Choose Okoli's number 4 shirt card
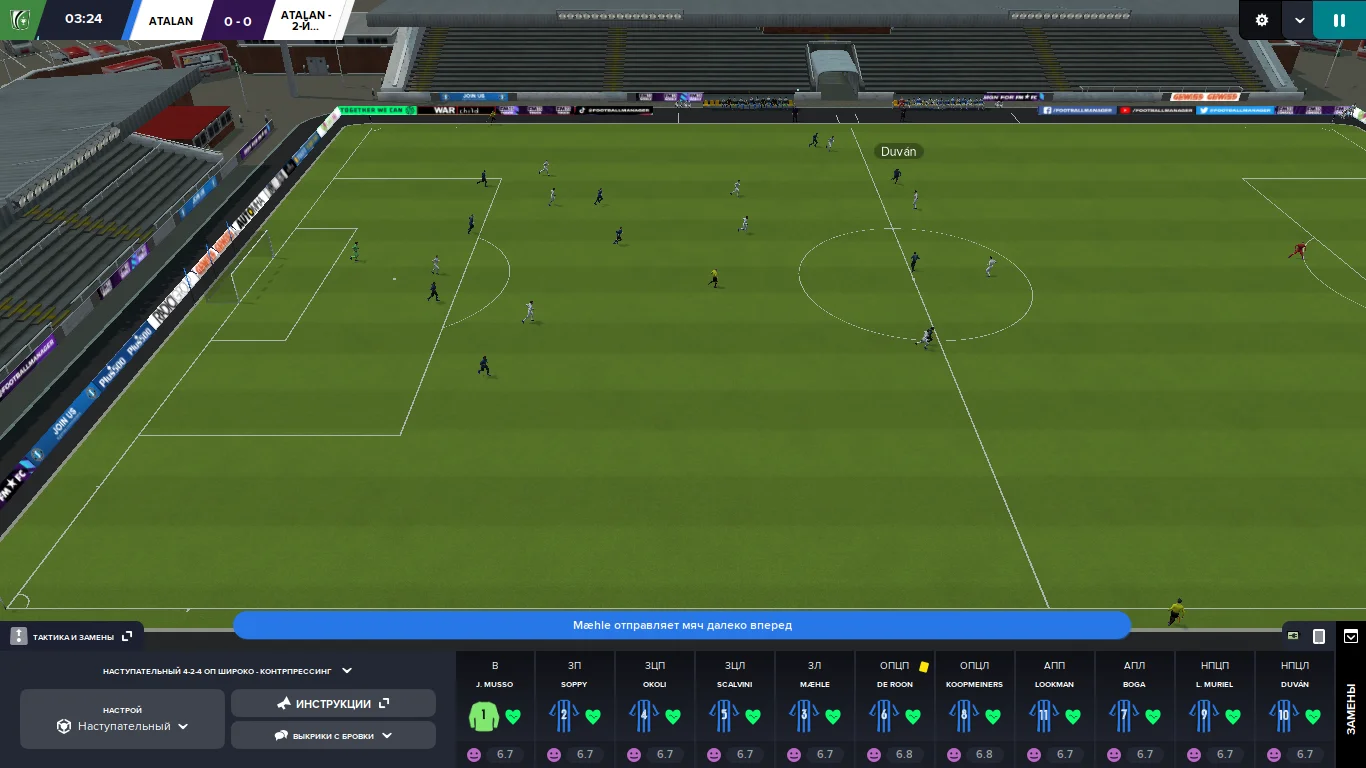1366x768 pixels. (654, 708)
